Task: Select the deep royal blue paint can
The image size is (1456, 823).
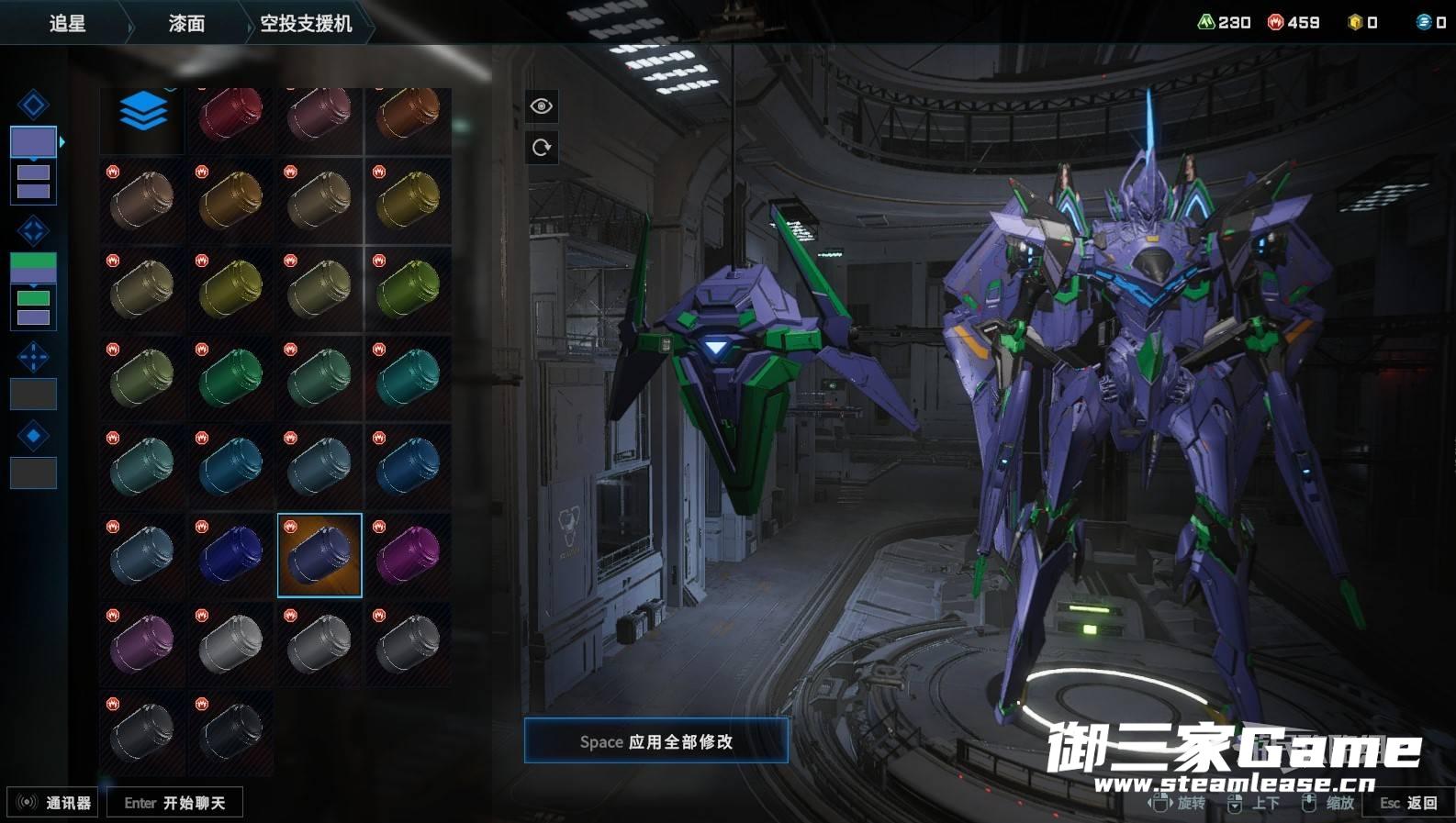Action: pos(230,555)
